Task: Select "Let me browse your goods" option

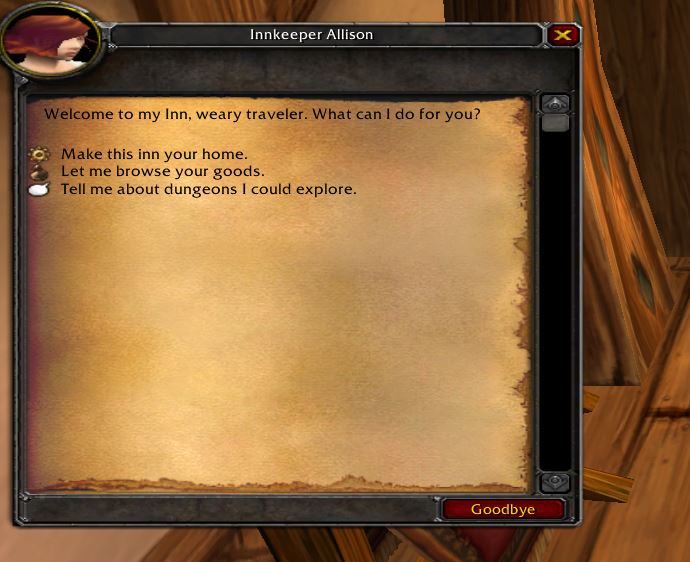Action: click(162, 171)
